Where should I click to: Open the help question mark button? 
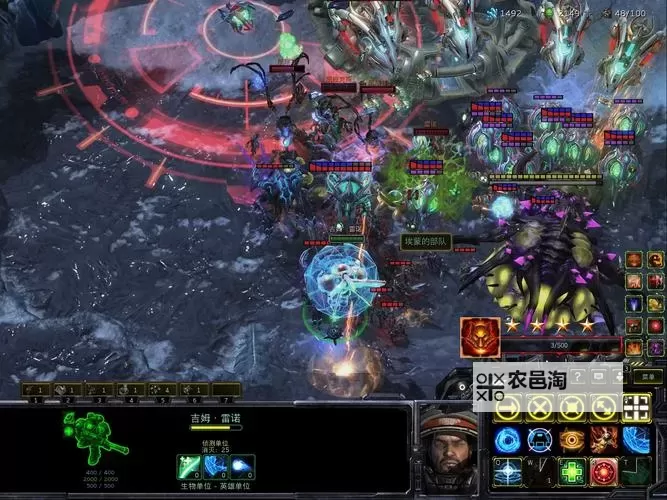[577, 376]
